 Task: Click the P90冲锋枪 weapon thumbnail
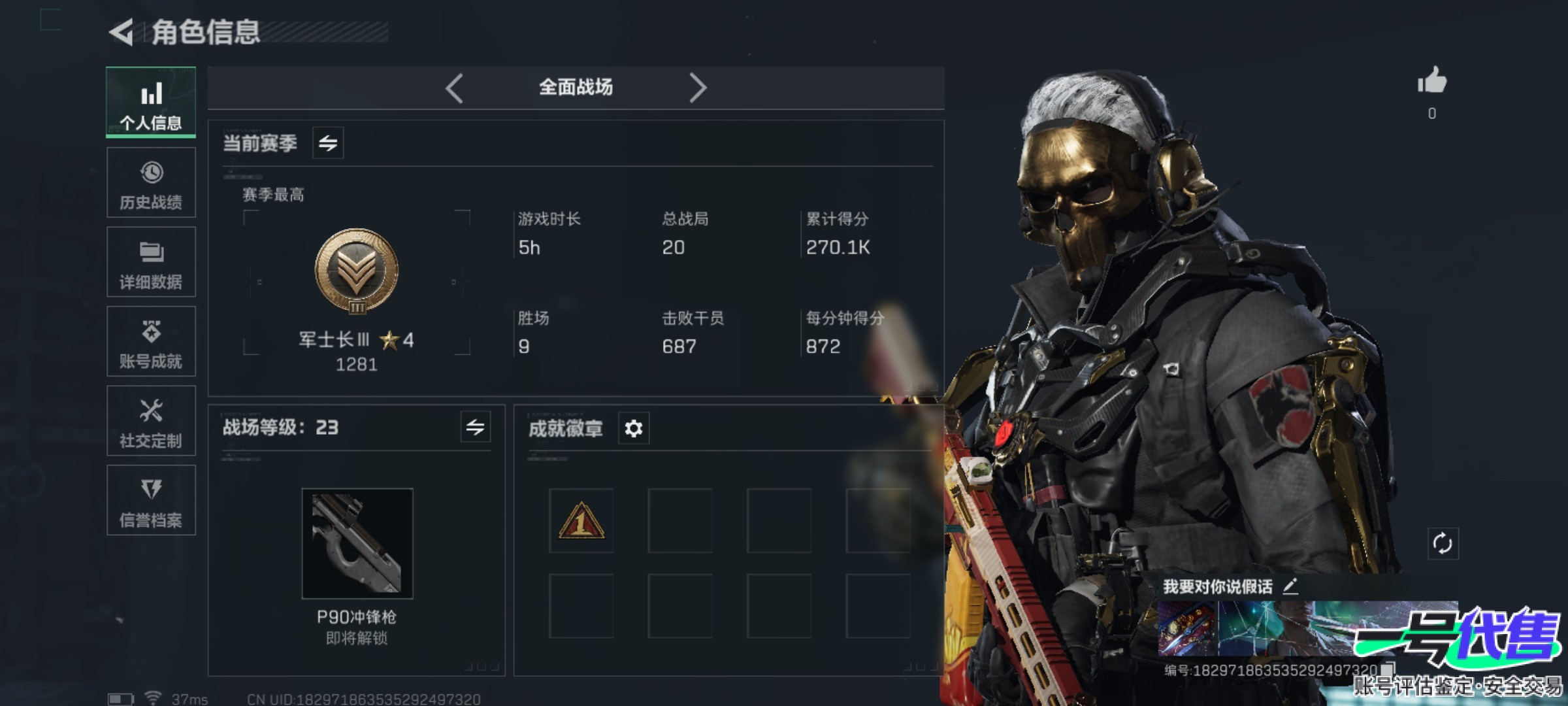(x=357, y=543)
